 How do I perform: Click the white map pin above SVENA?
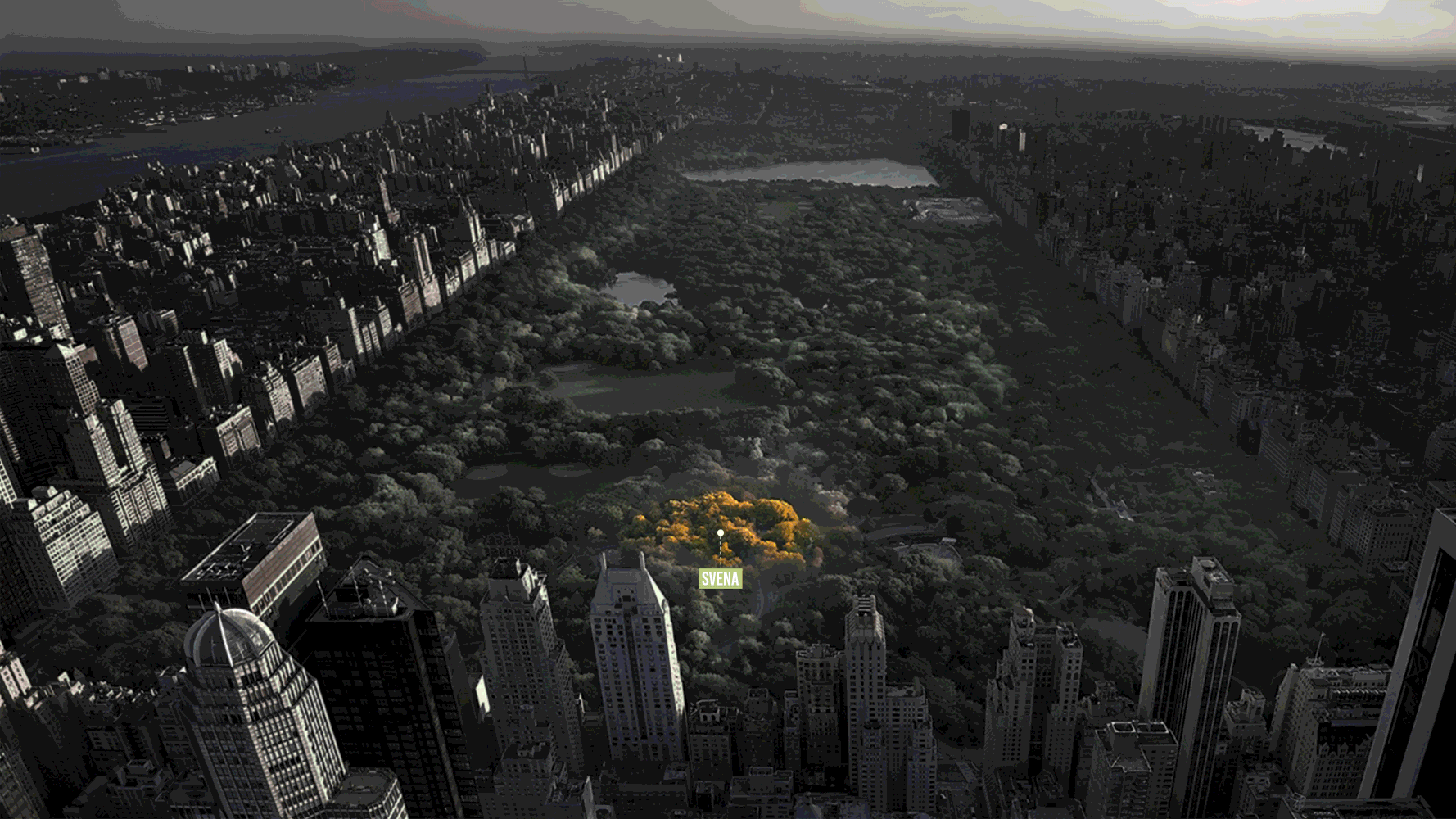point(721,533)
